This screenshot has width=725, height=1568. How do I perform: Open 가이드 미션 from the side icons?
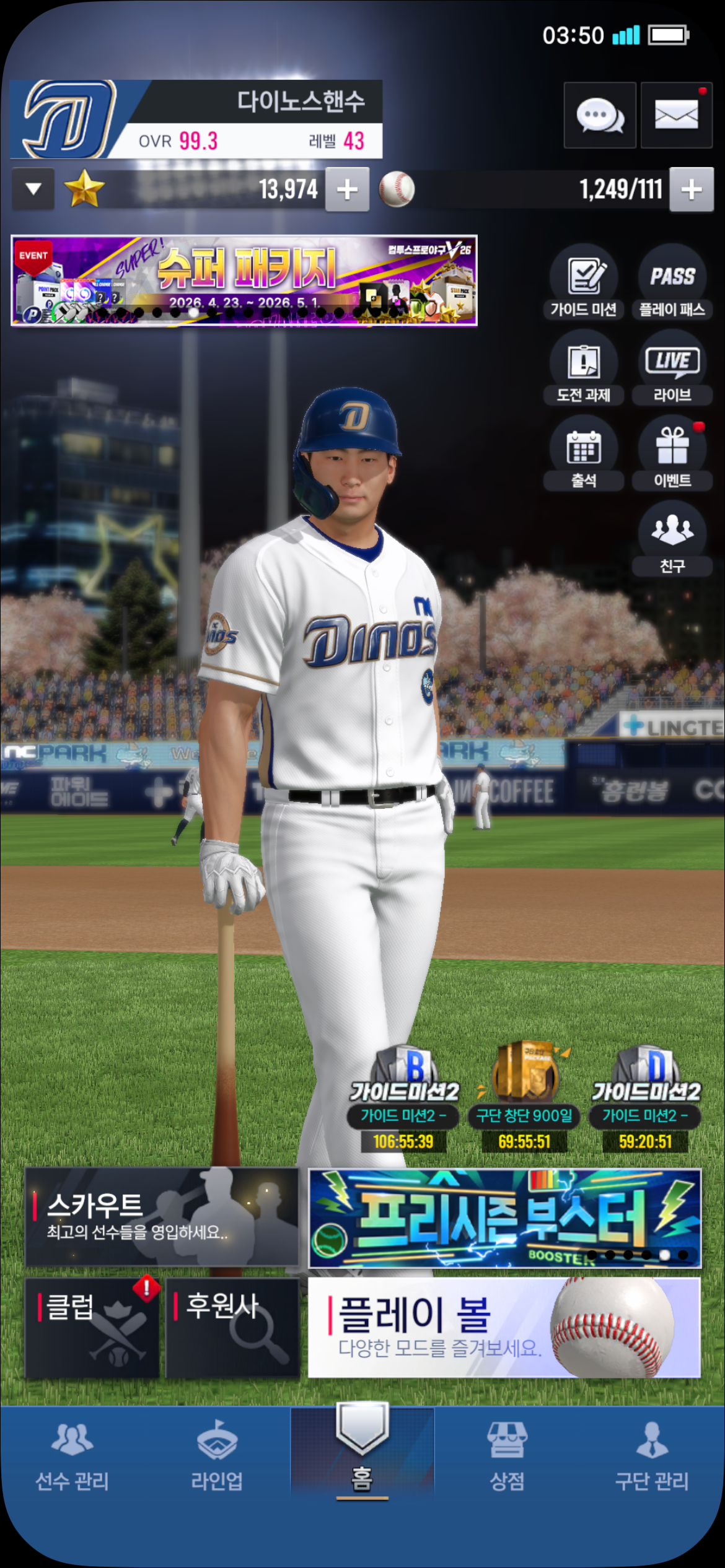[584, 283]
